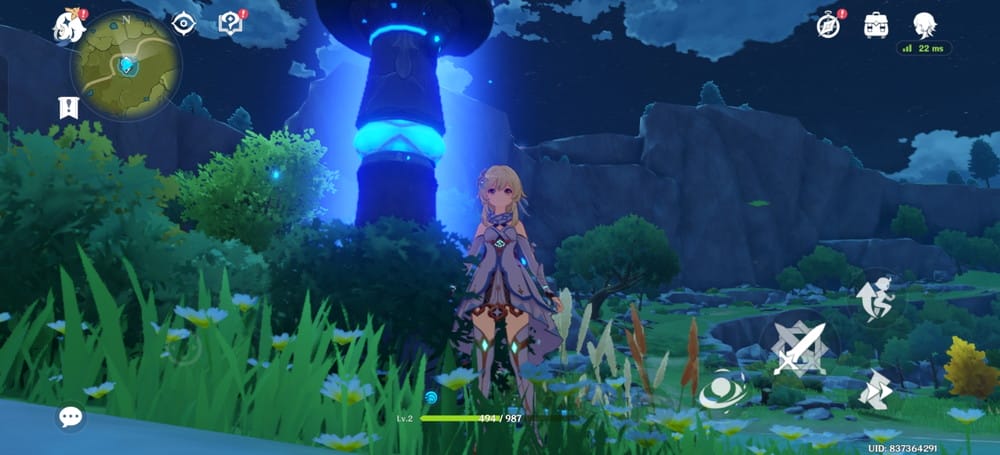Open the map via the minimap
This screenshot has height=455, width=1000.
125,65
